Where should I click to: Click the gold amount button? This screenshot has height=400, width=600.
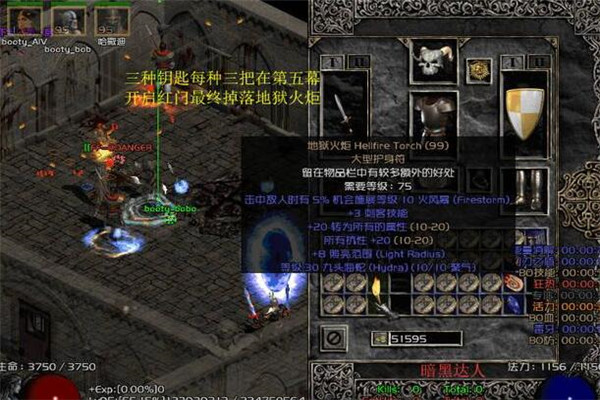[x=379, y=339]
